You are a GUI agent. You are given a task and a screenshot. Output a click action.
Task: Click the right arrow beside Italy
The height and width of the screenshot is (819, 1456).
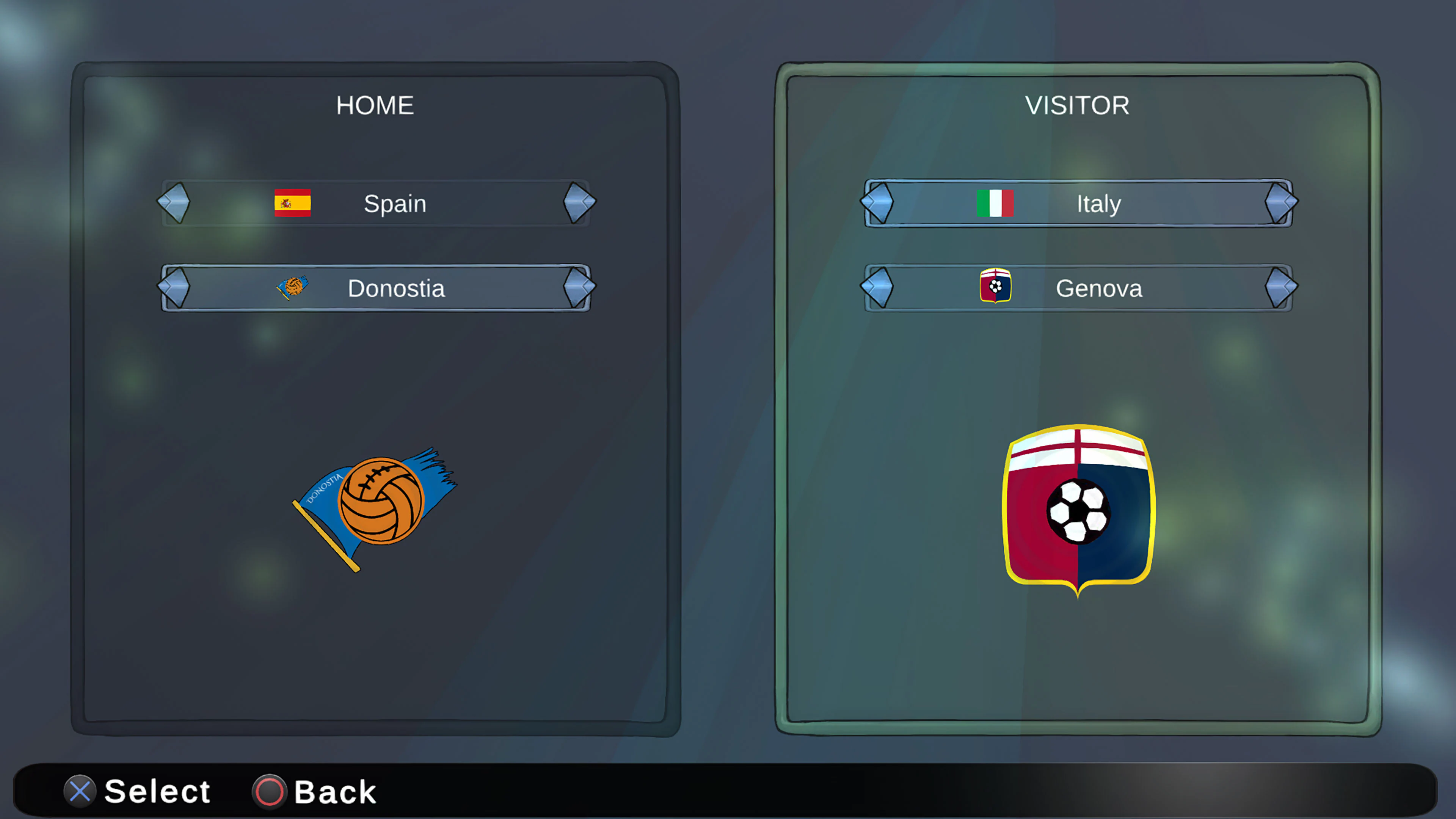pos(1282,202)
